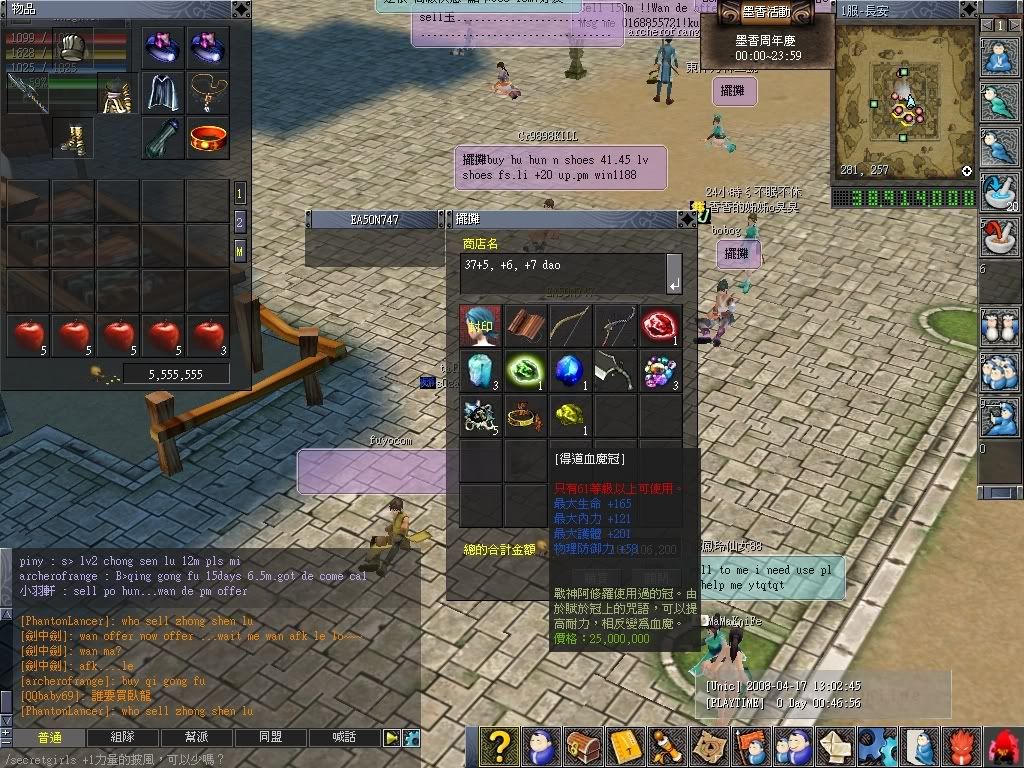Select the equipped necklace slot
The height and width of the screenshot is (768, 1024).
click(208, 92)
